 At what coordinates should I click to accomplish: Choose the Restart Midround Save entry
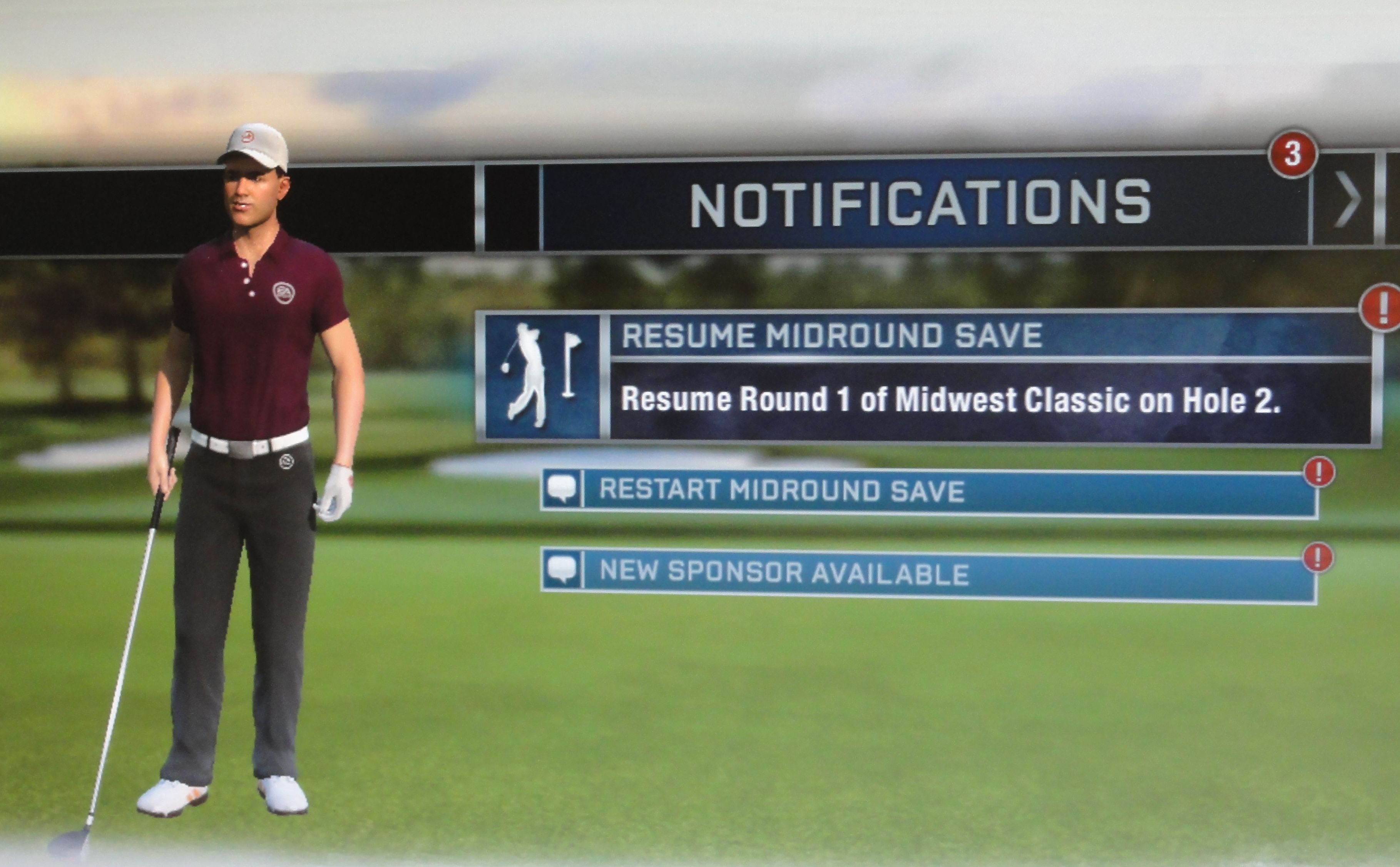pos(929,492)
